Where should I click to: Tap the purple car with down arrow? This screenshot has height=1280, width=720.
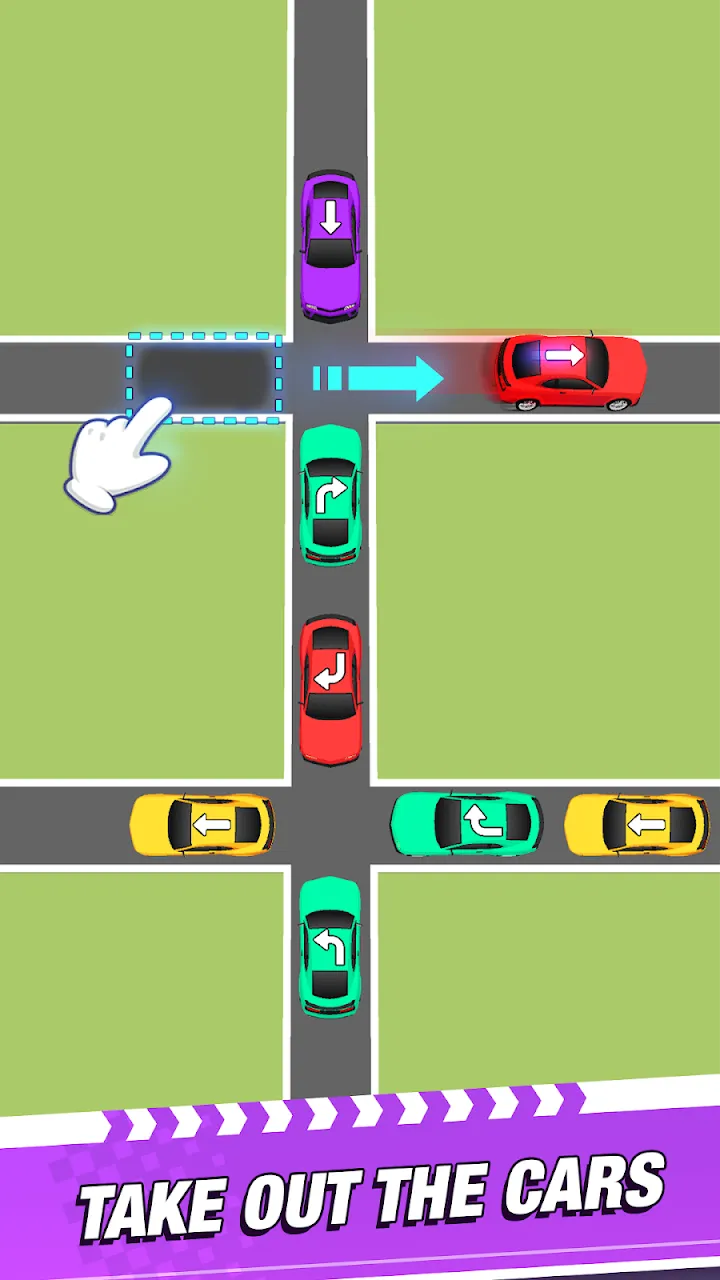tap(330, 245)
